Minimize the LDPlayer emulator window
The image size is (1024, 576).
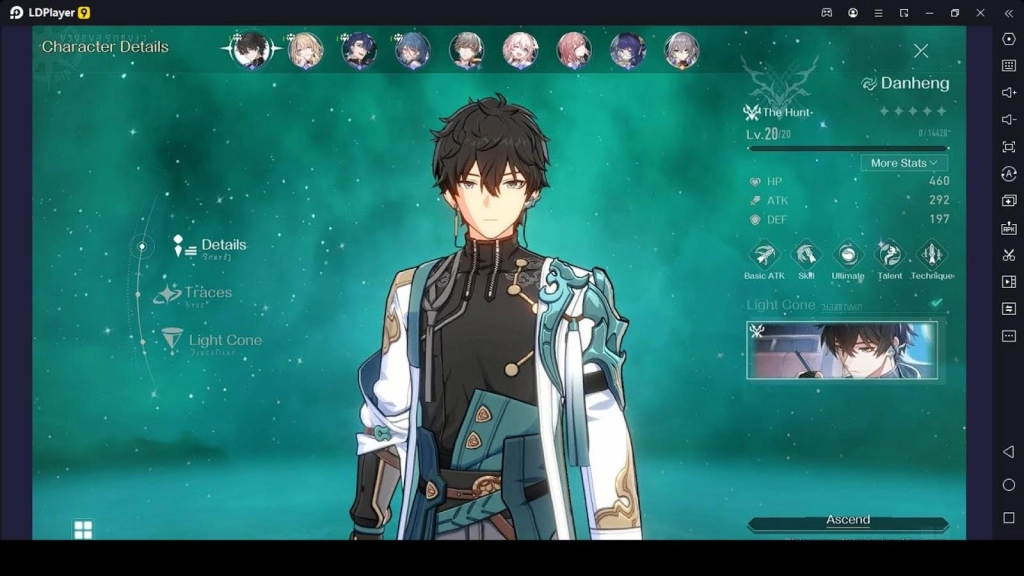tap(929, 13)
